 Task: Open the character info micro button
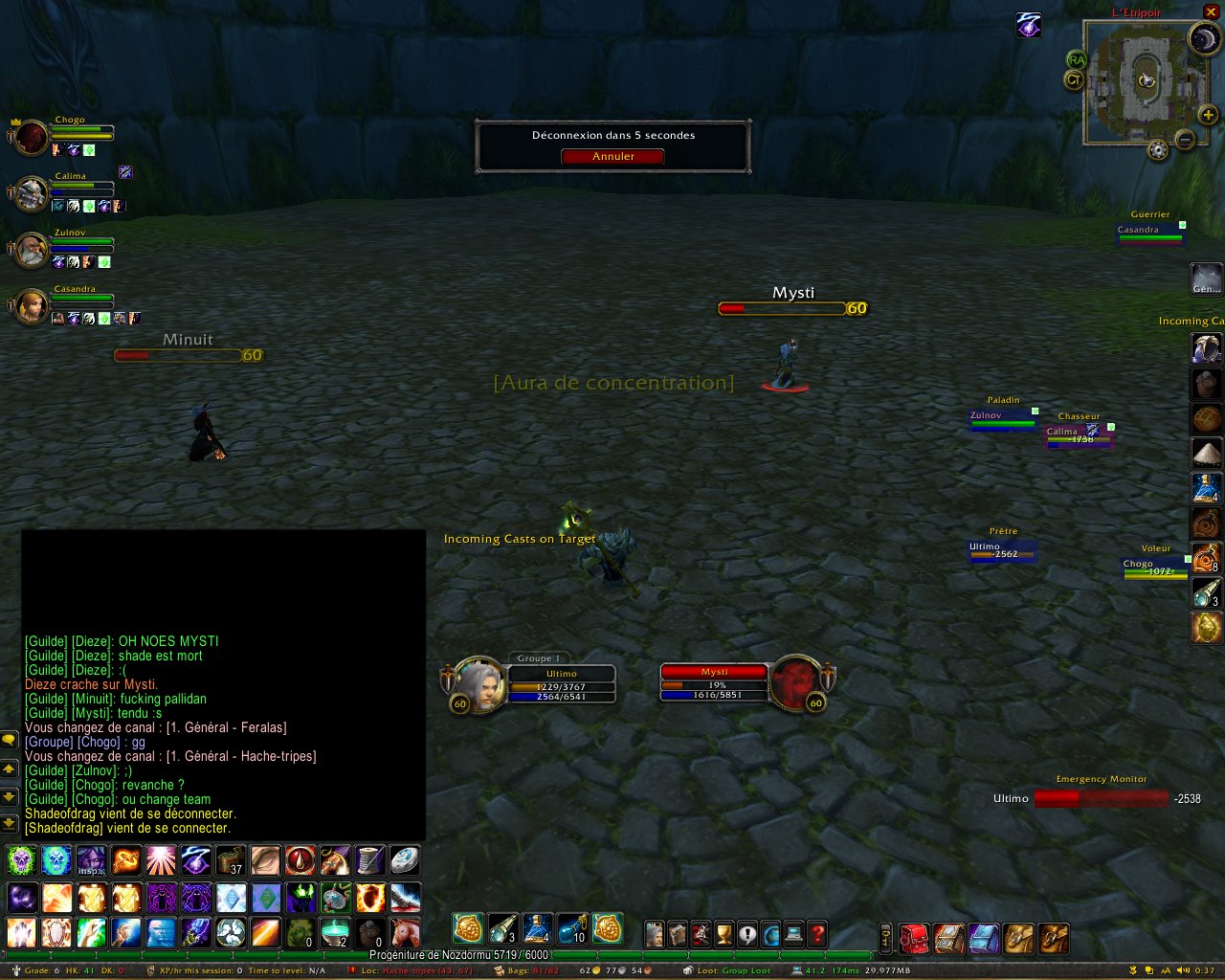tap(655, 934)
